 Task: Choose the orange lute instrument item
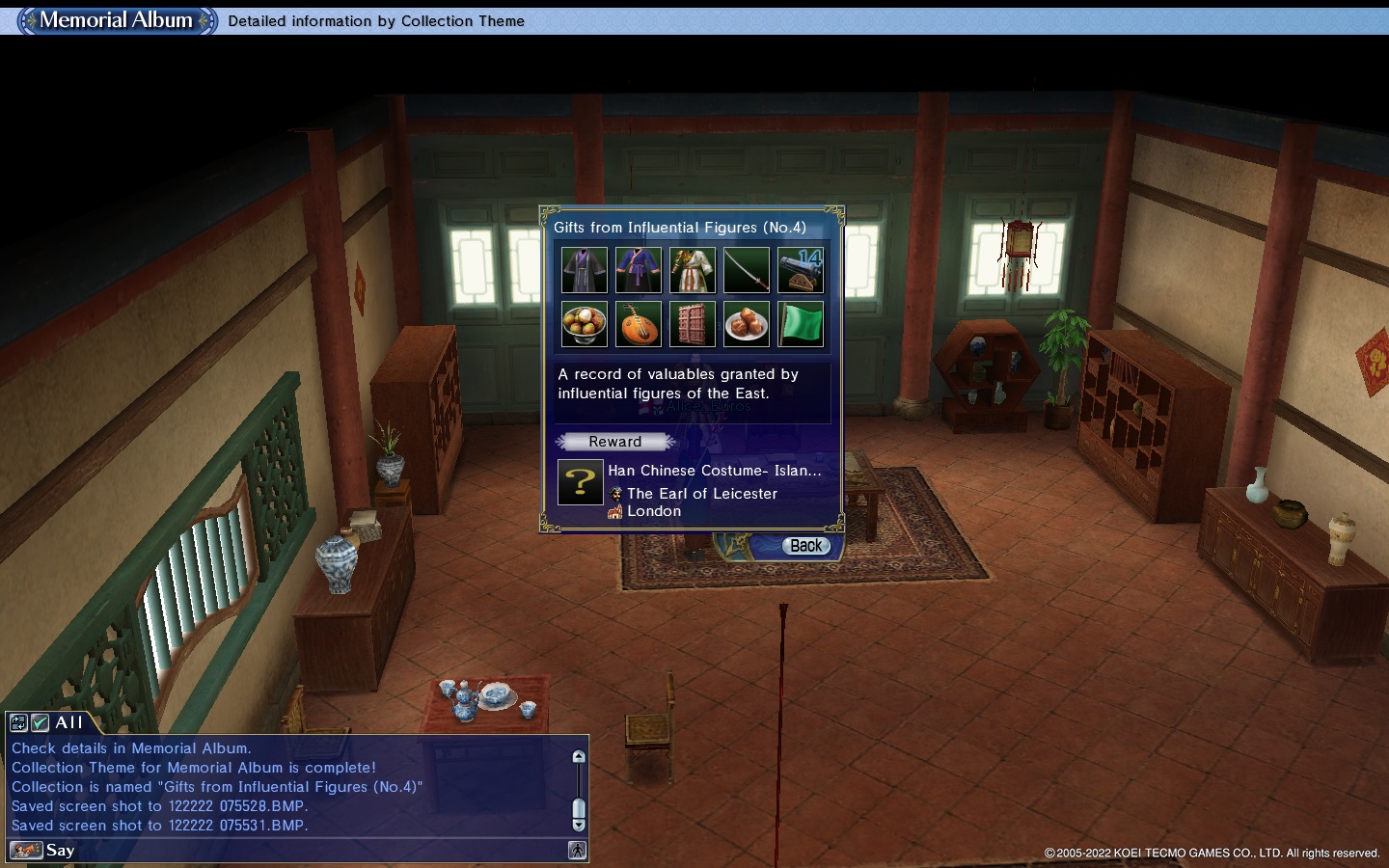(639, 324)
